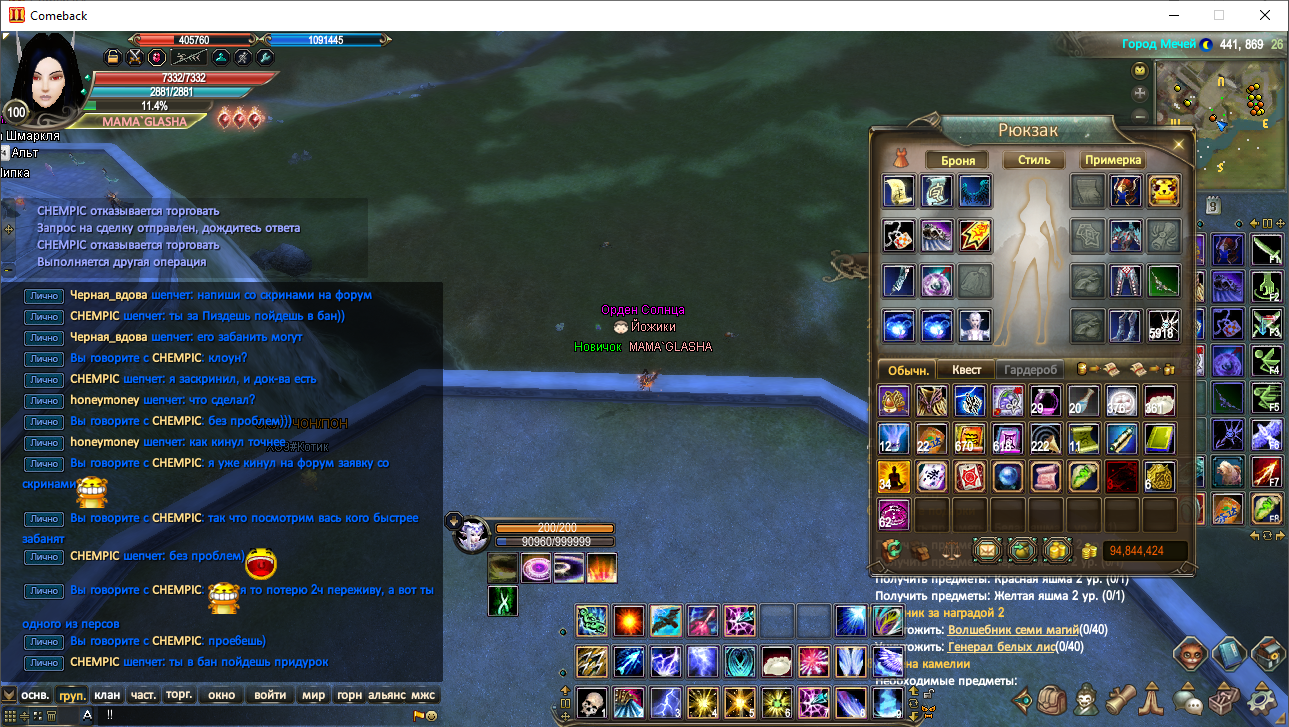The image size is (1289, 727).
Task: Open the chat bubbles messenger icon
Action: pyautogui.click(x=1187, y=702)
